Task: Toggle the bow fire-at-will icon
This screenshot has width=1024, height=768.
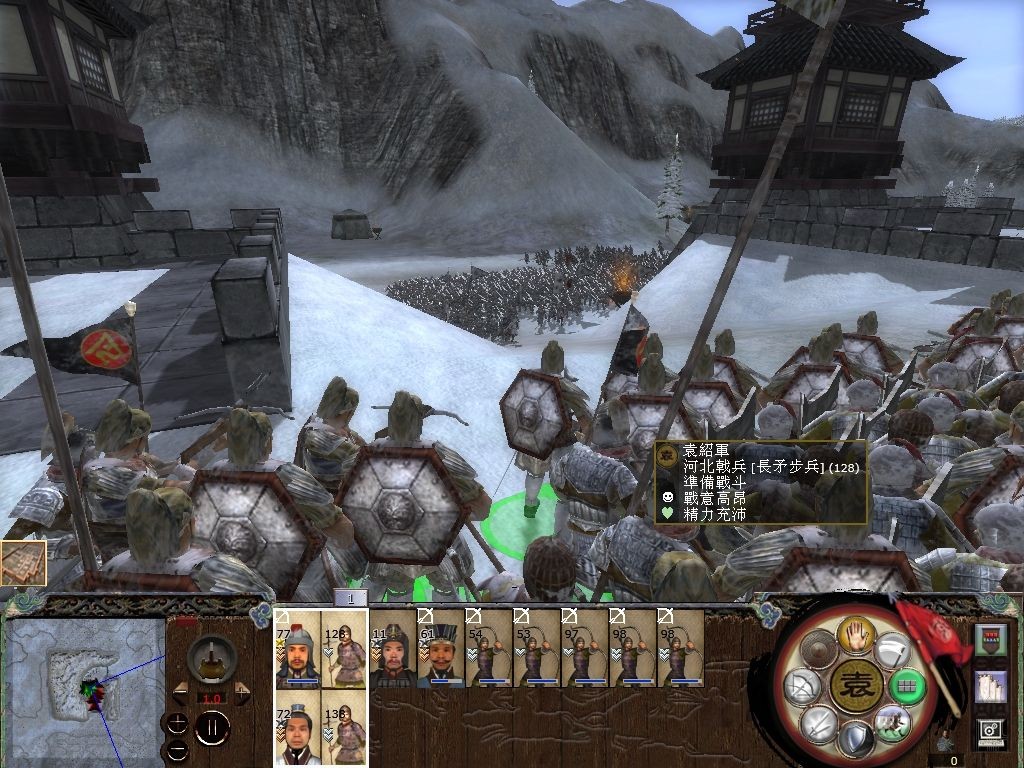Action: (x=801, y=686)
